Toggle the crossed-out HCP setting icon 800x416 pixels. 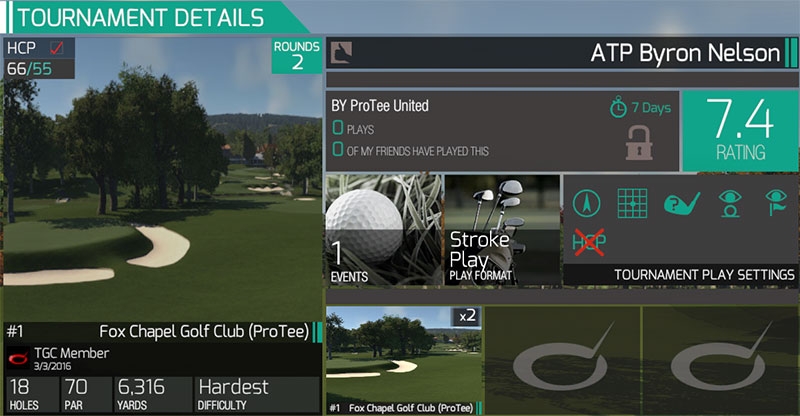pyautogui.click(x=587, y=241)
